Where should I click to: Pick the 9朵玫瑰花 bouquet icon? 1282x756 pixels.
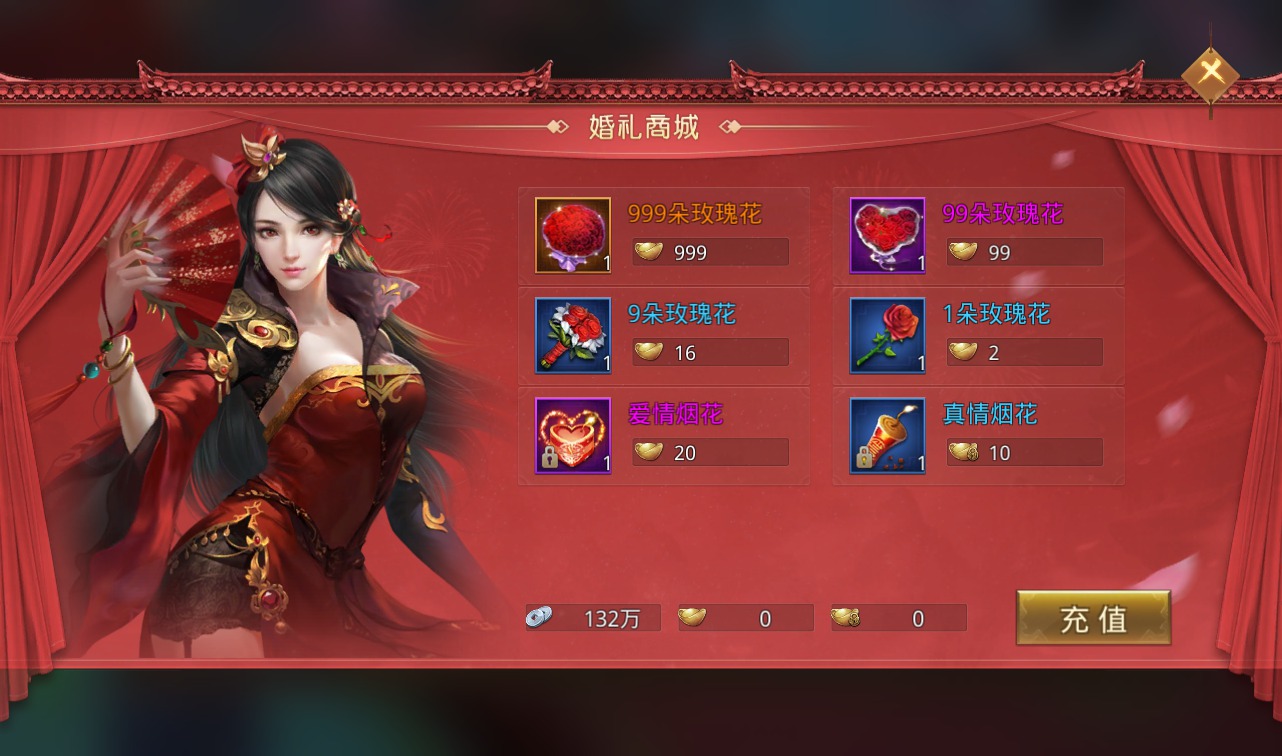point(573,336)
